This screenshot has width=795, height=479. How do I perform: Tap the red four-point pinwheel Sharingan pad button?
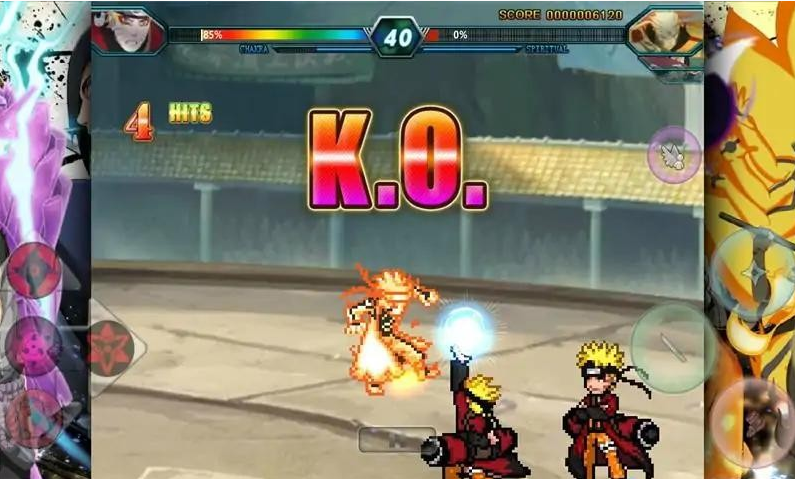(34, 270)
